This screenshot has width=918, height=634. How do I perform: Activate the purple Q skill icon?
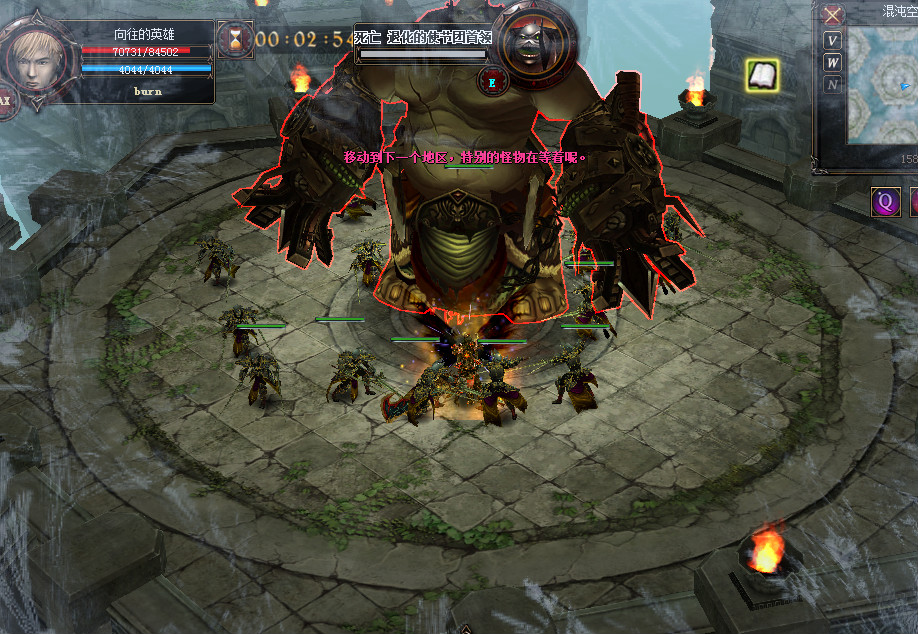point(885,201)
